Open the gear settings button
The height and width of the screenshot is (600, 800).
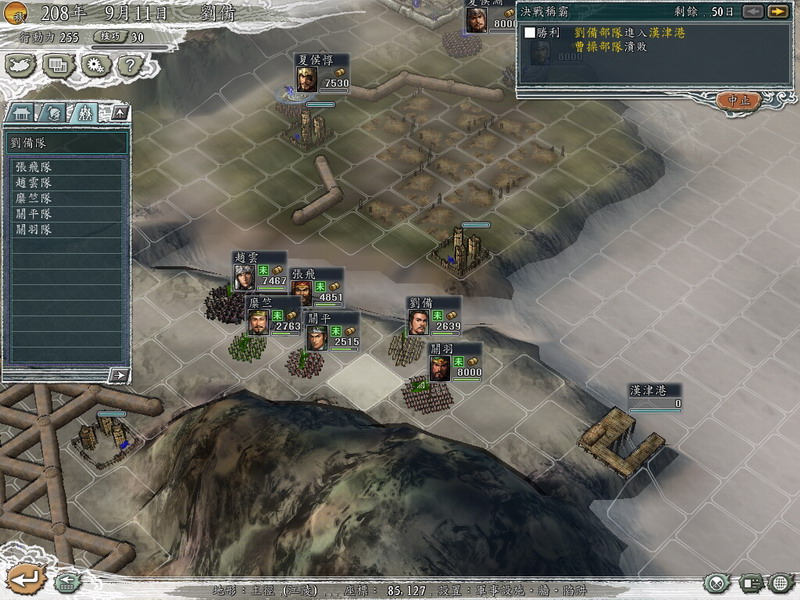[95, 65]
